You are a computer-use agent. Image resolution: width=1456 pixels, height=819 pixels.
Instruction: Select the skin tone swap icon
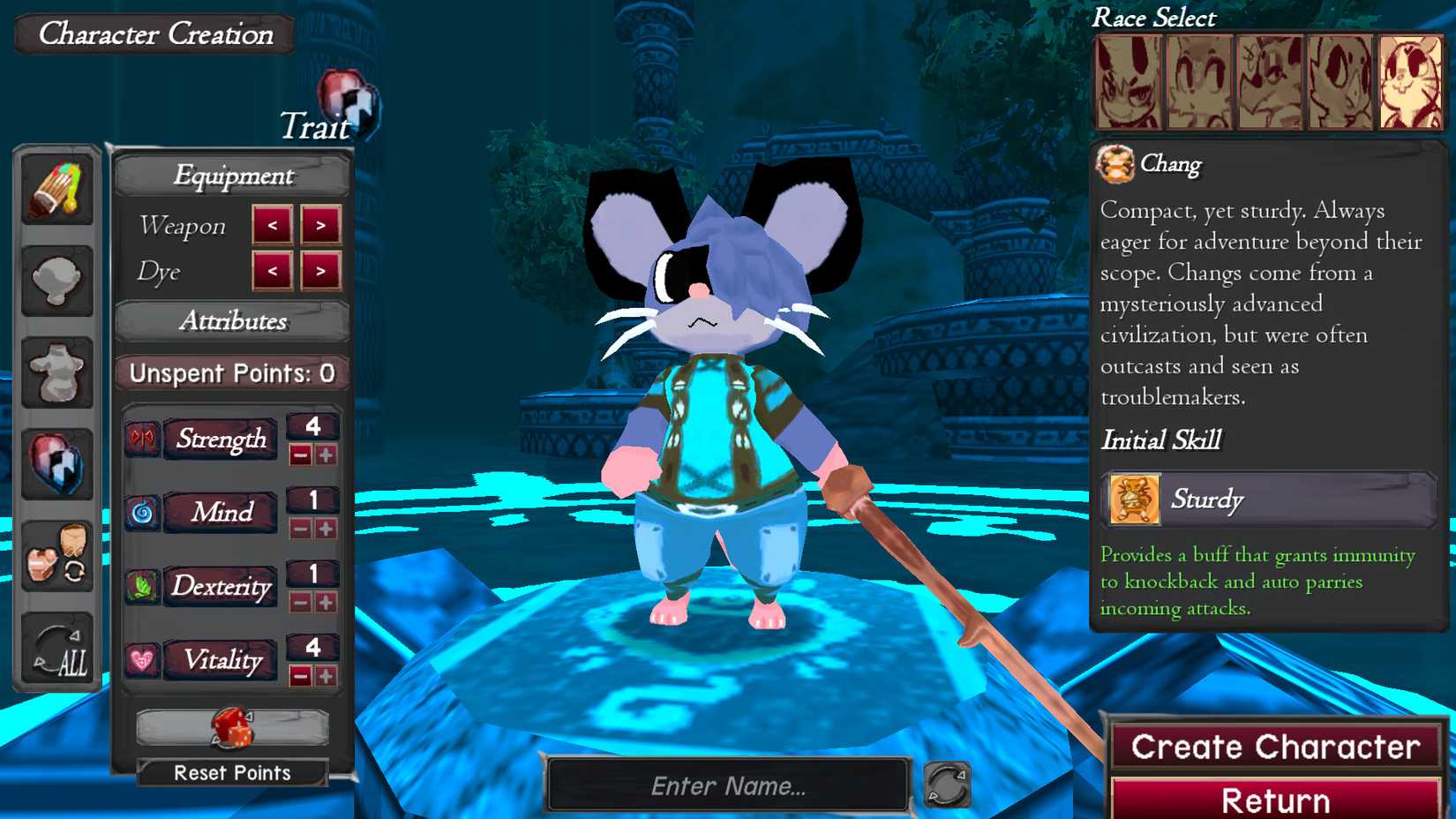pyautogui.click(x=56, y=554)
